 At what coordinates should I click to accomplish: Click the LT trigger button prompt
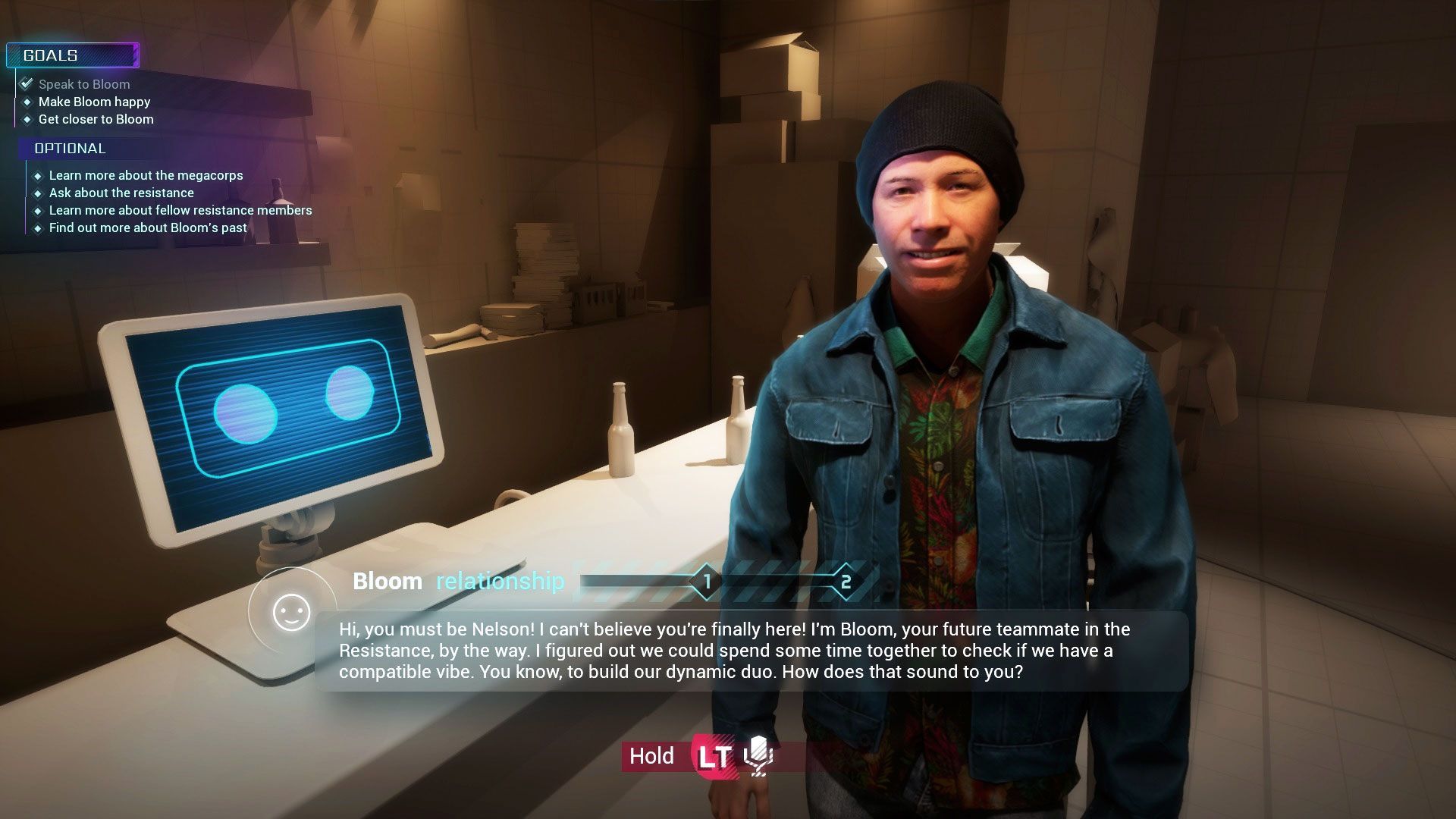[x=714, y=756]
